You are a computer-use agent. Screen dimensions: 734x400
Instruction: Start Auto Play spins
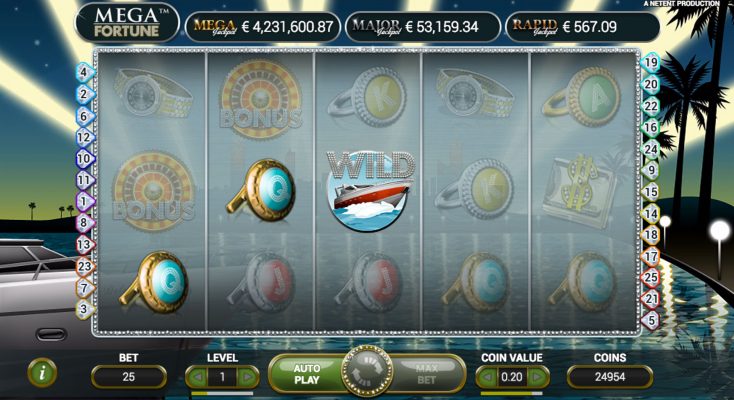[x=306, y=374]
